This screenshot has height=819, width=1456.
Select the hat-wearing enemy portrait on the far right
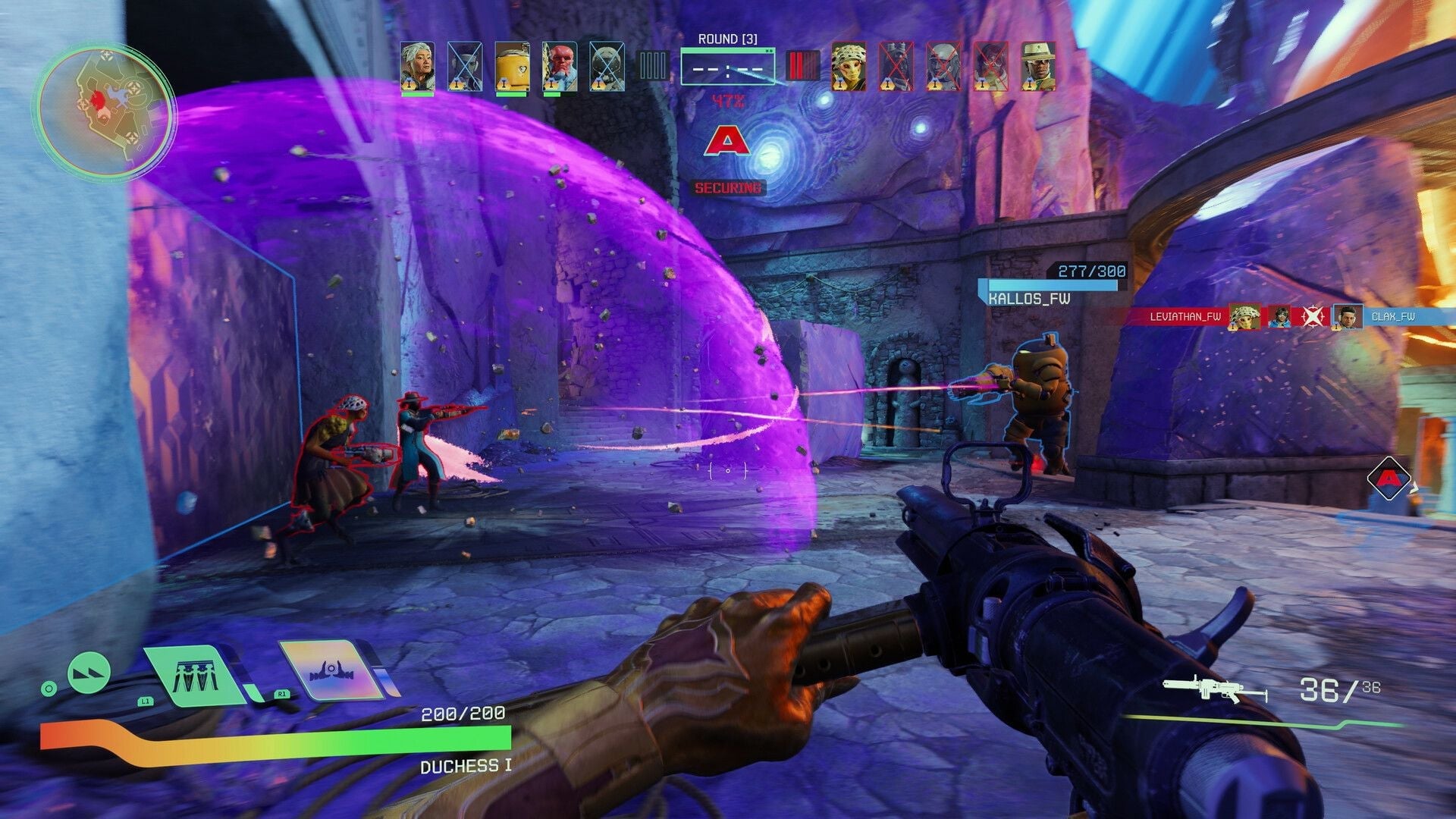1039,67
